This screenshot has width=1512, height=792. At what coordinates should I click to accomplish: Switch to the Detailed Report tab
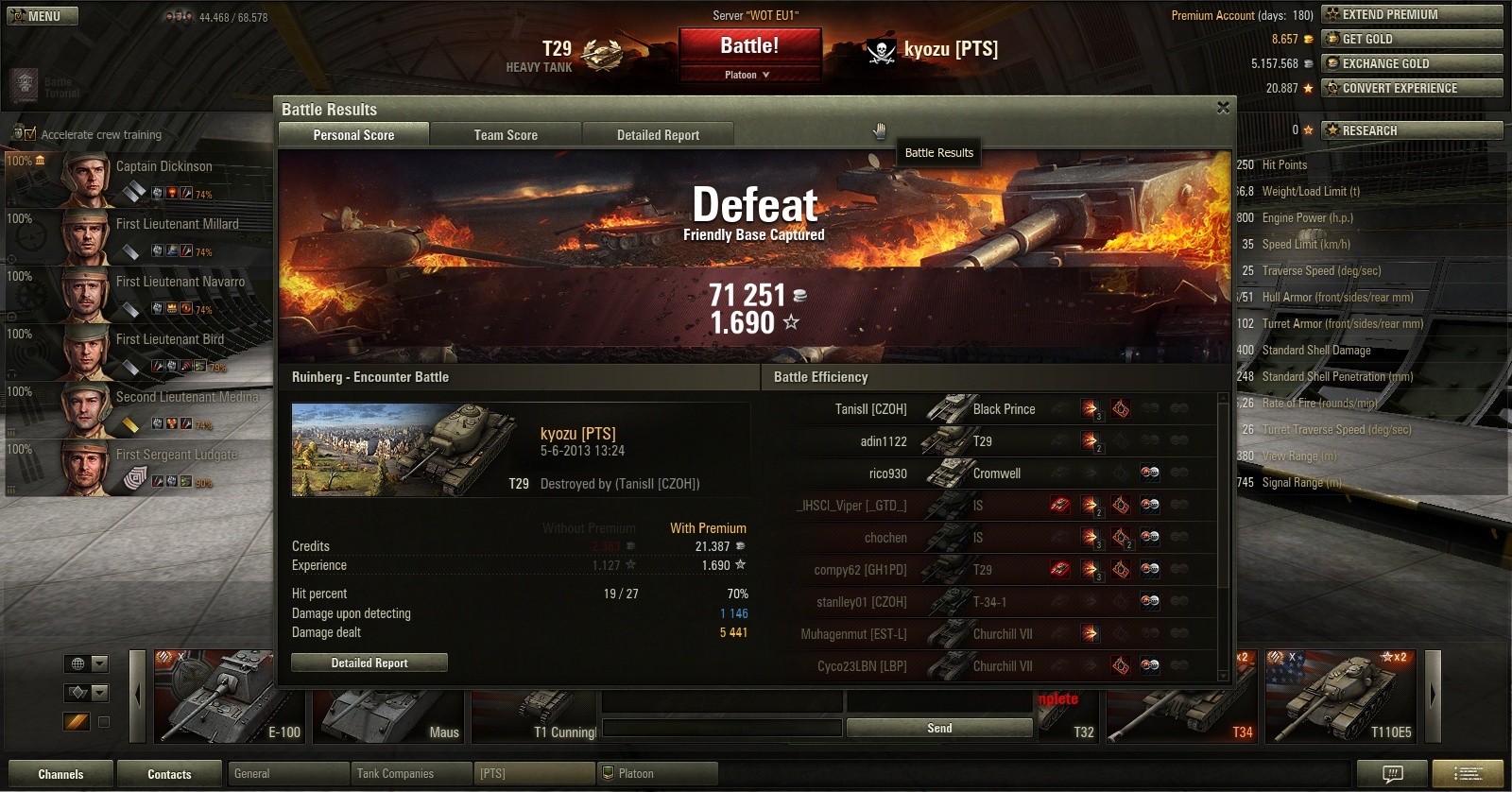pos(658,135)
